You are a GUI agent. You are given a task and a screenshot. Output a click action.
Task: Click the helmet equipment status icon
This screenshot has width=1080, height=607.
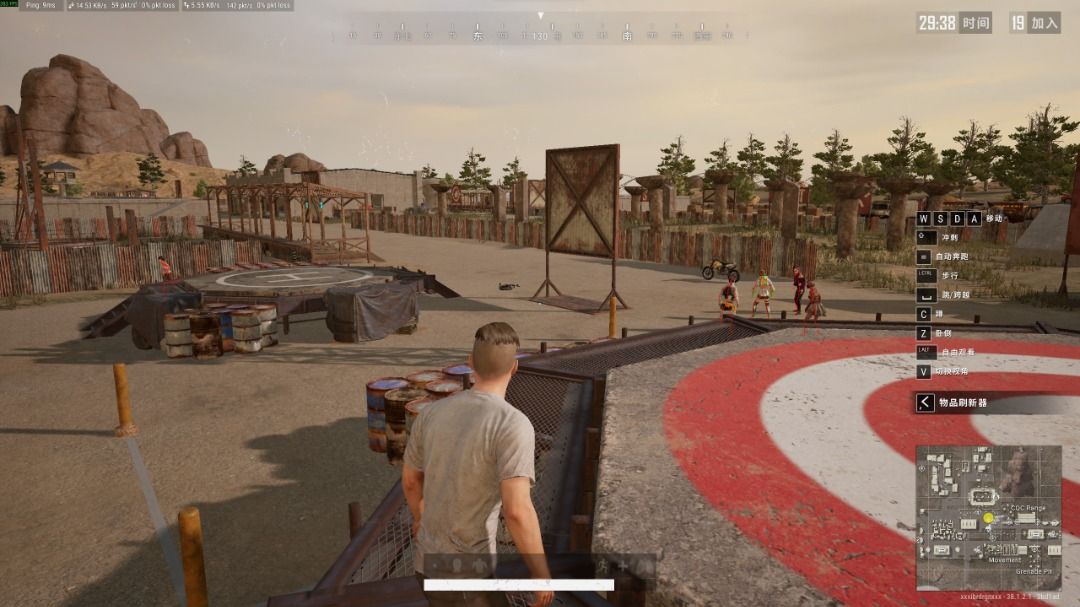click(x=456, y=565)
